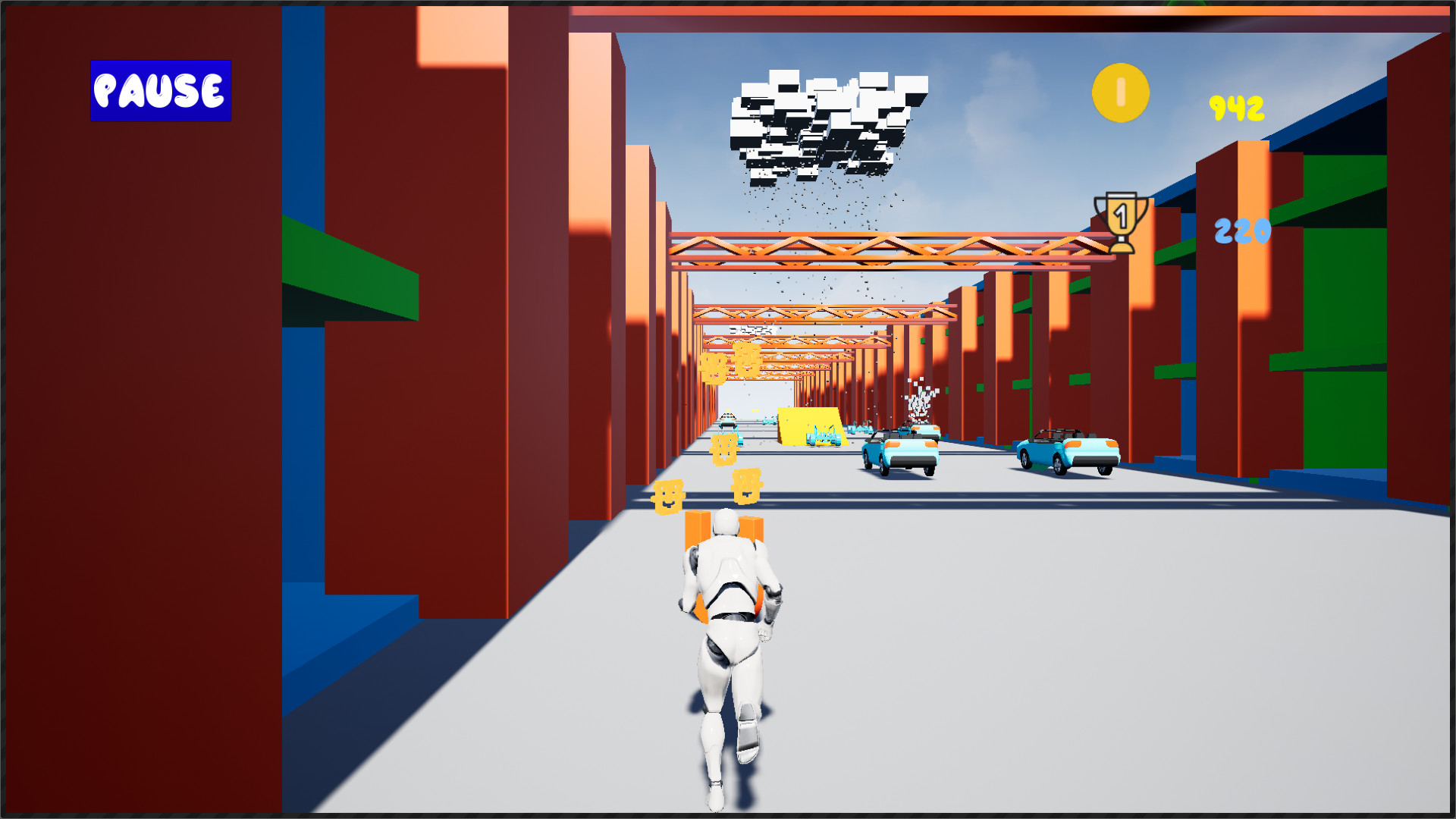Select the trophy rank icon
The width and height of the screenshot is (1456, 819).
[x=1120, y=224]
